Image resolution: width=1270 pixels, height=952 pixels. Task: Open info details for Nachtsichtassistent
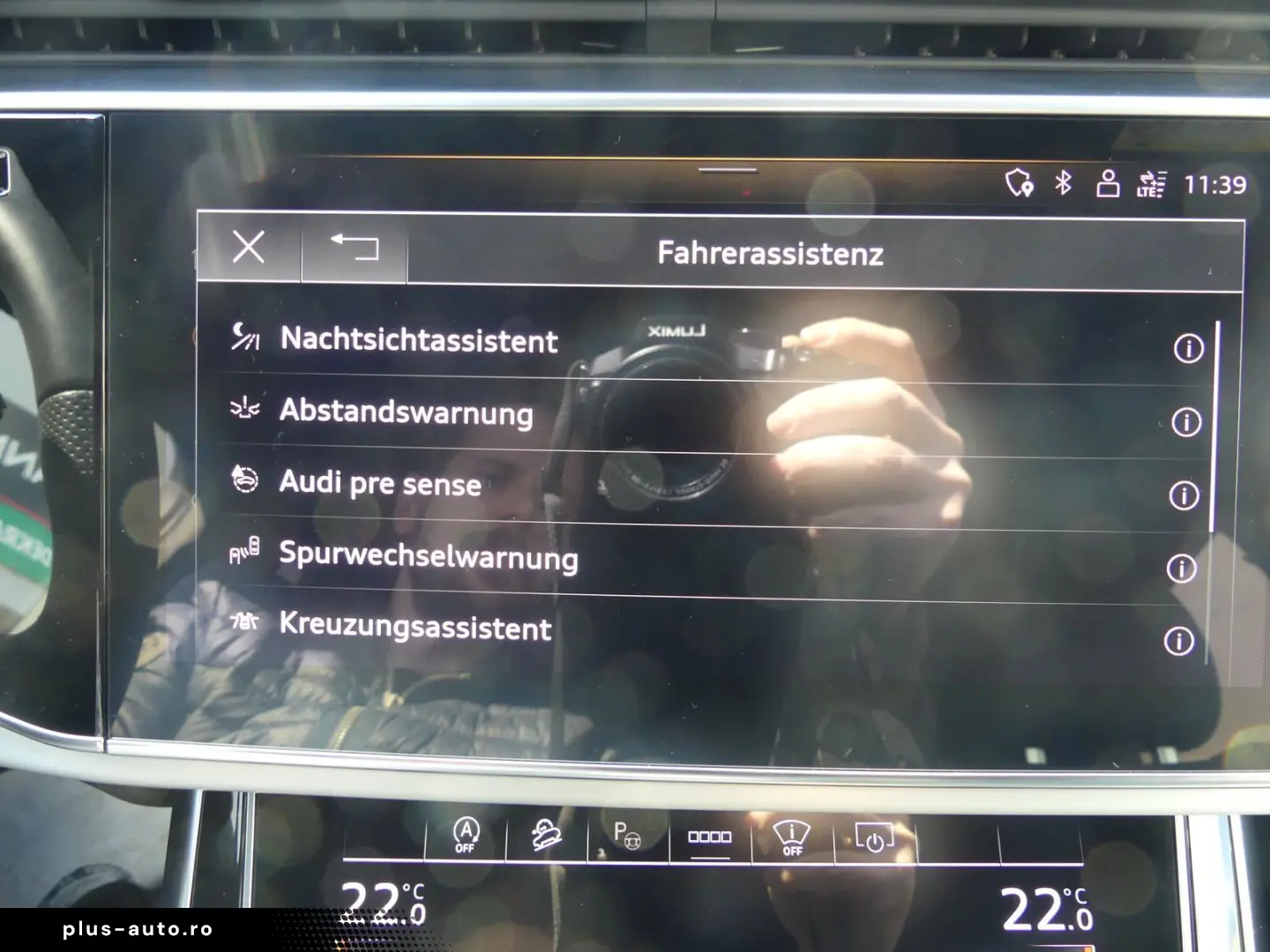(1188, 350)
